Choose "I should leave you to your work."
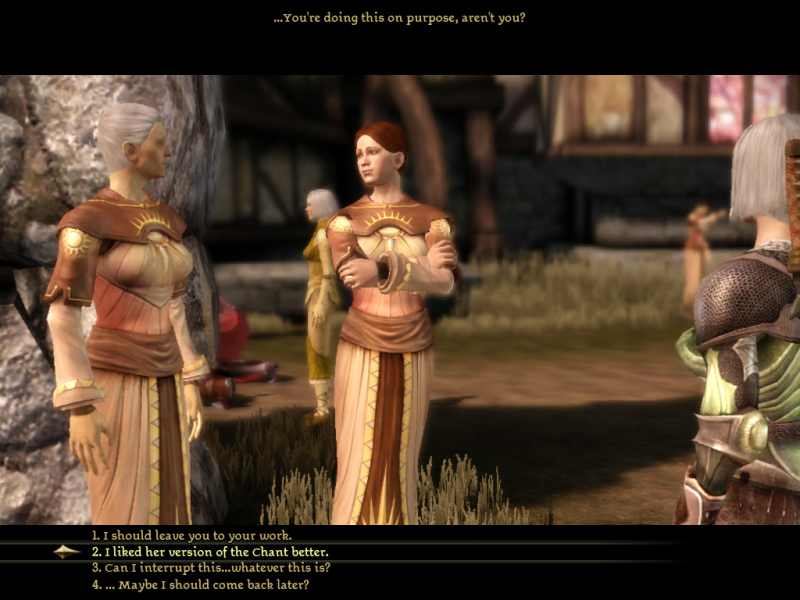Viewport: 800px width, 600px height. 191,535
